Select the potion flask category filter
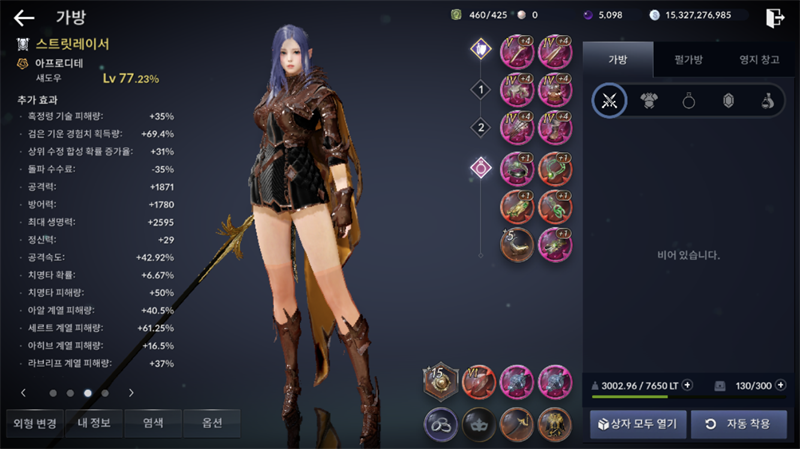Image resolution: width=800 pixels, height=449 pixels. [767, 100]
